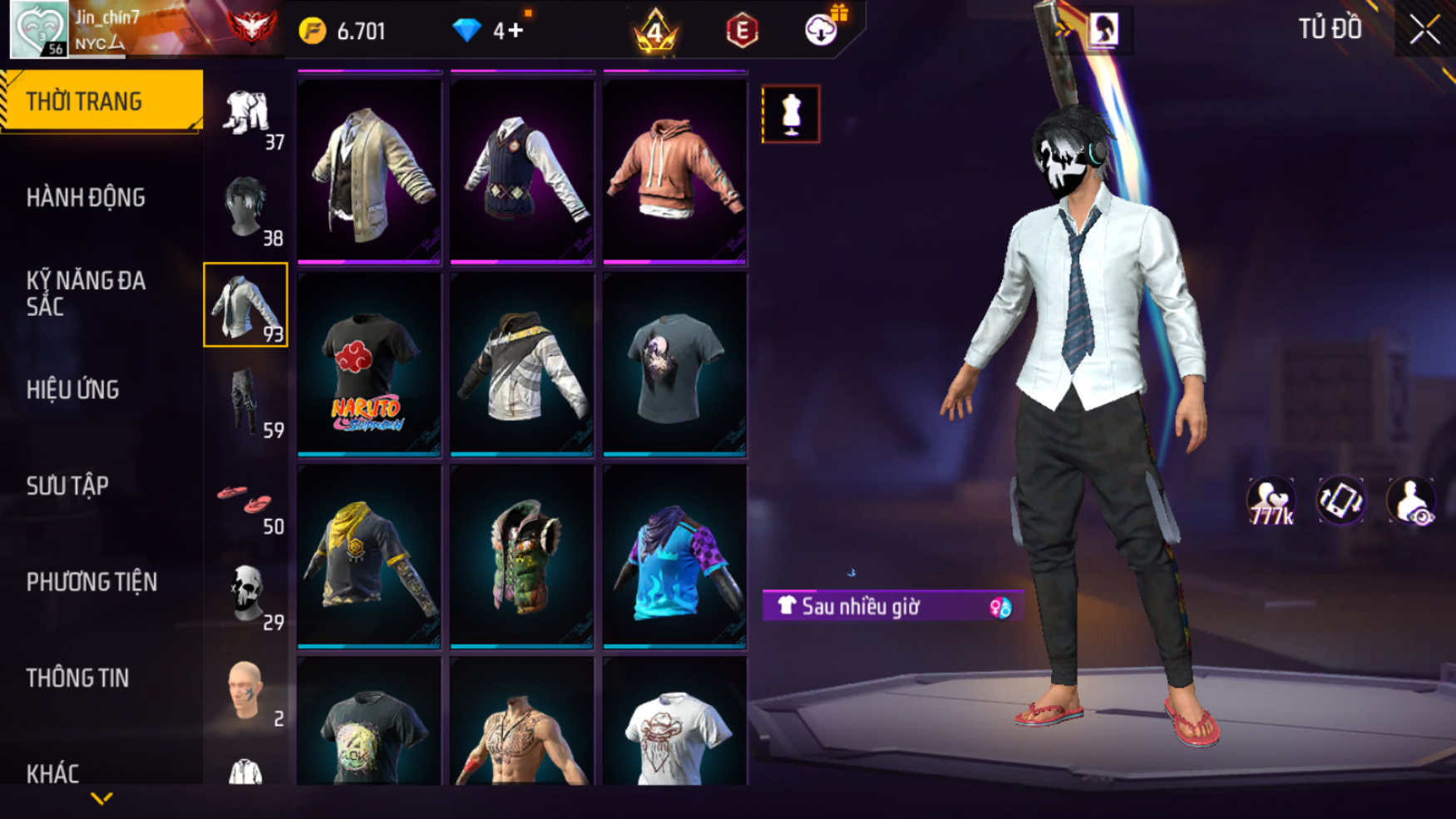Select the Phương Tiện tab
The height and width of the screenshot is (819, 1456).
click(91, 582)
